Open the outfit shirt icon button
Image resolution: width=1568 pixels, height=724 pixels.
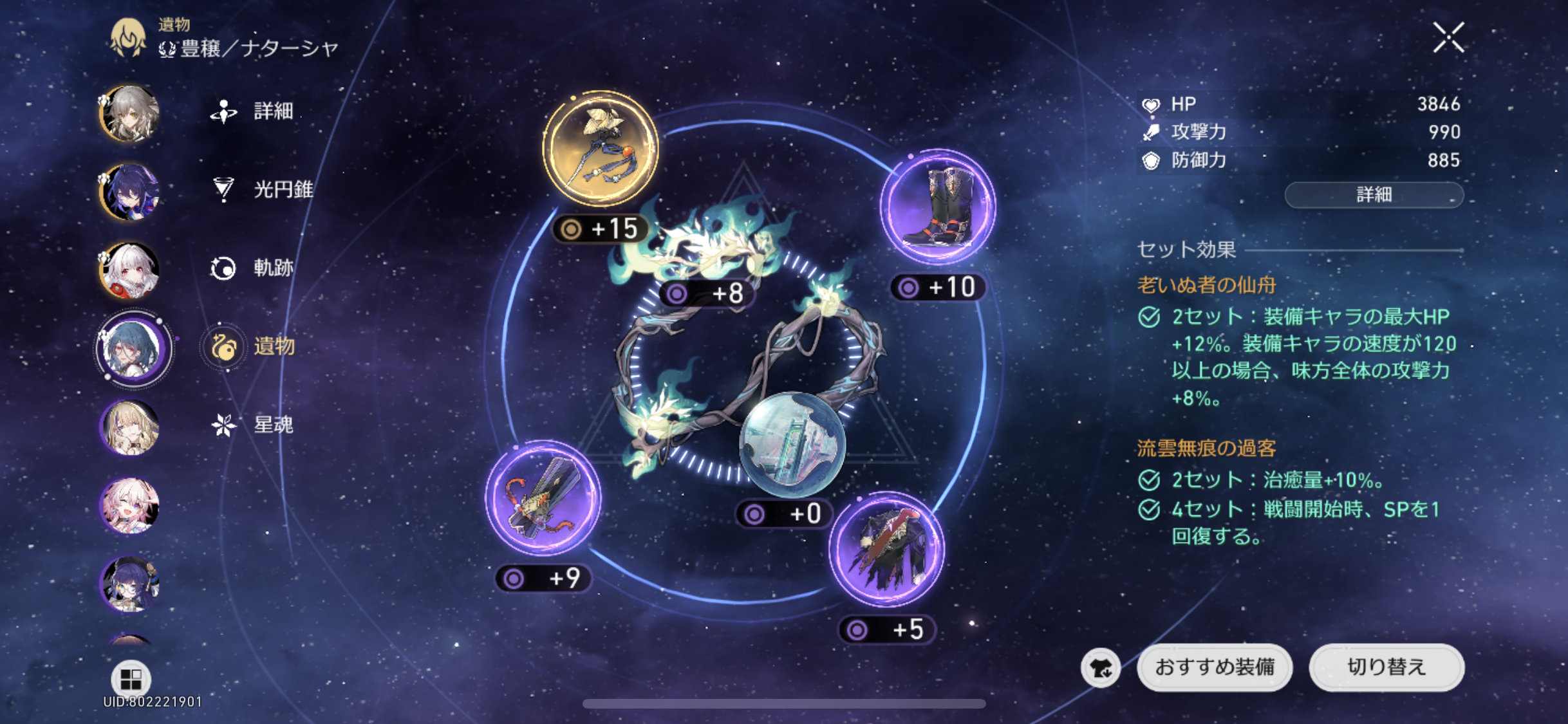click(1101, 668)
